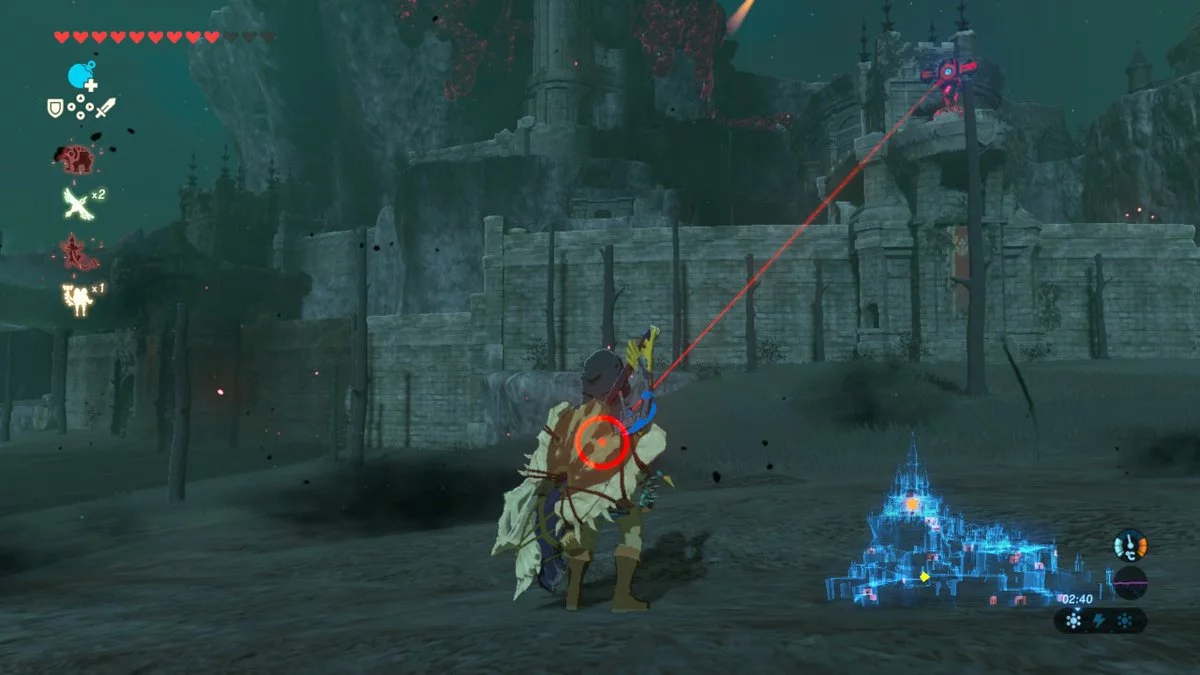Click the yellow player marker on the minimap
This screenshot has height=675, width=1200.
coord(925,576)
